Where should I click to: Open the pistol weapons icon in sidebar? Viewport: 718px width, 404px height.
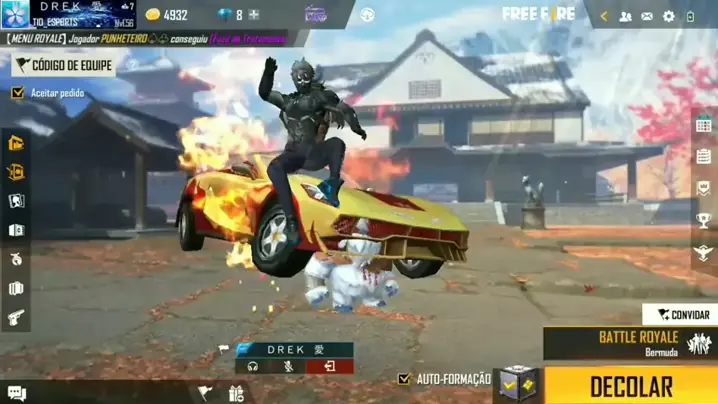click(x=16, y=318)
